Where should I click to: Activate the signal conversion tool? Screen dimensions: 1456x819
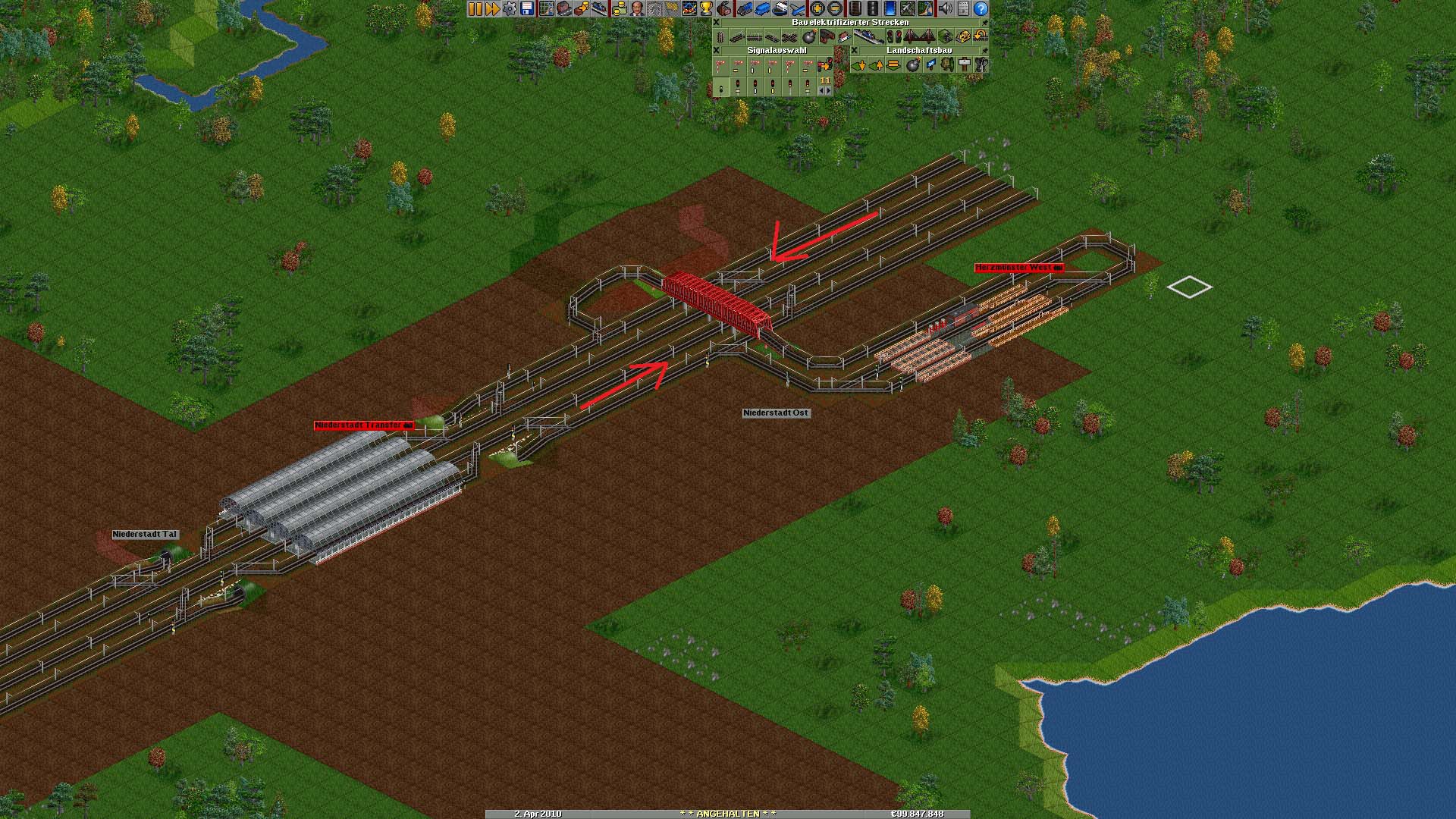click(x=825, y=65)
